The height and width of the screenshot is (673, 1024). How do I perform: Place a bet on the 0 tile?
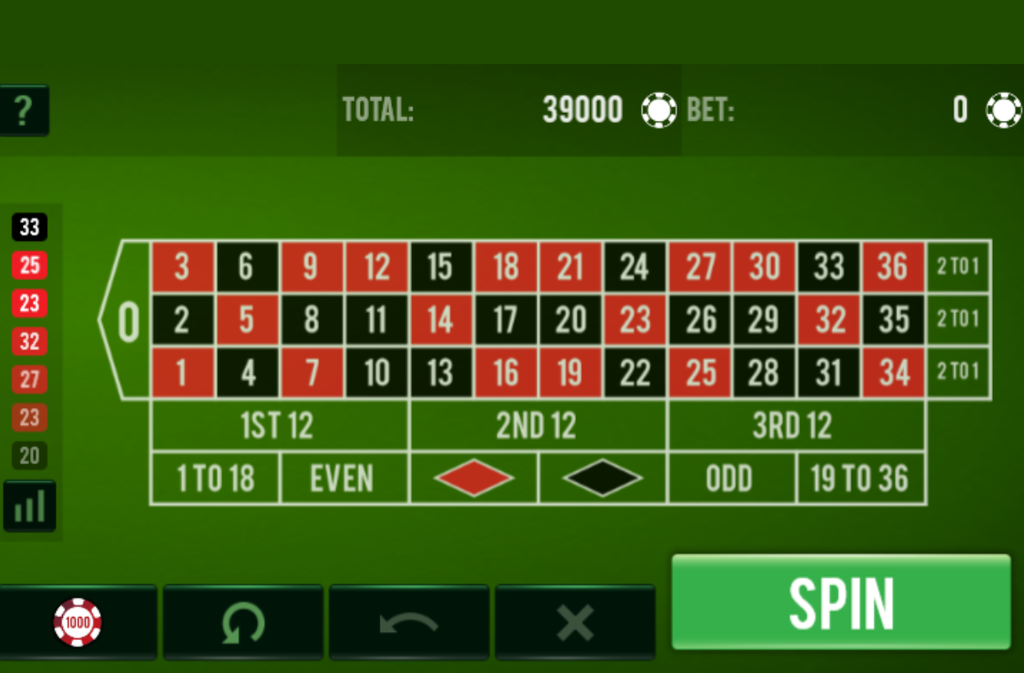[127, 320]
